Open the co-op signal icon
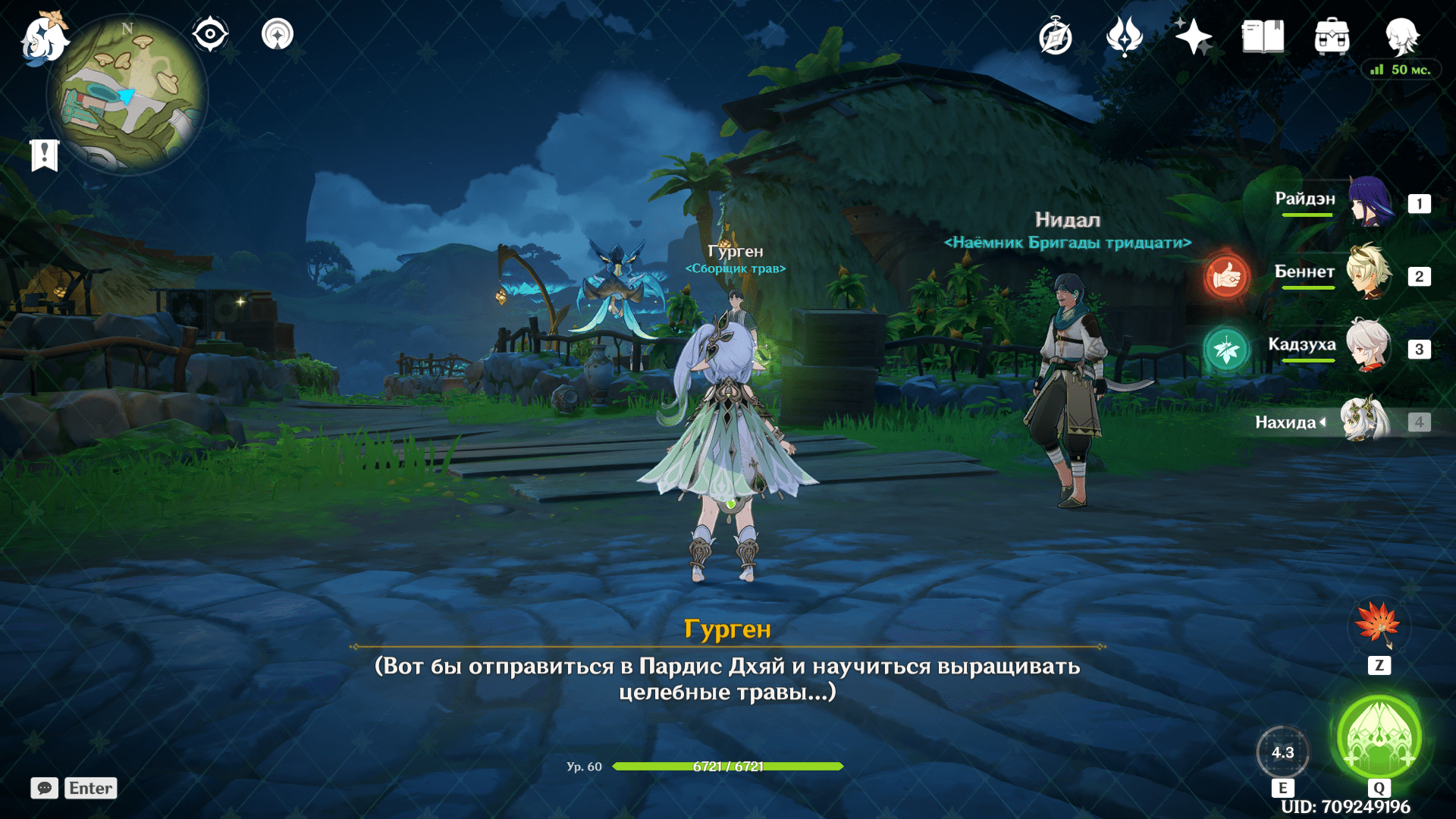Image resolution: width=1456 pixels, height=819 pixels. click(278, 35)
